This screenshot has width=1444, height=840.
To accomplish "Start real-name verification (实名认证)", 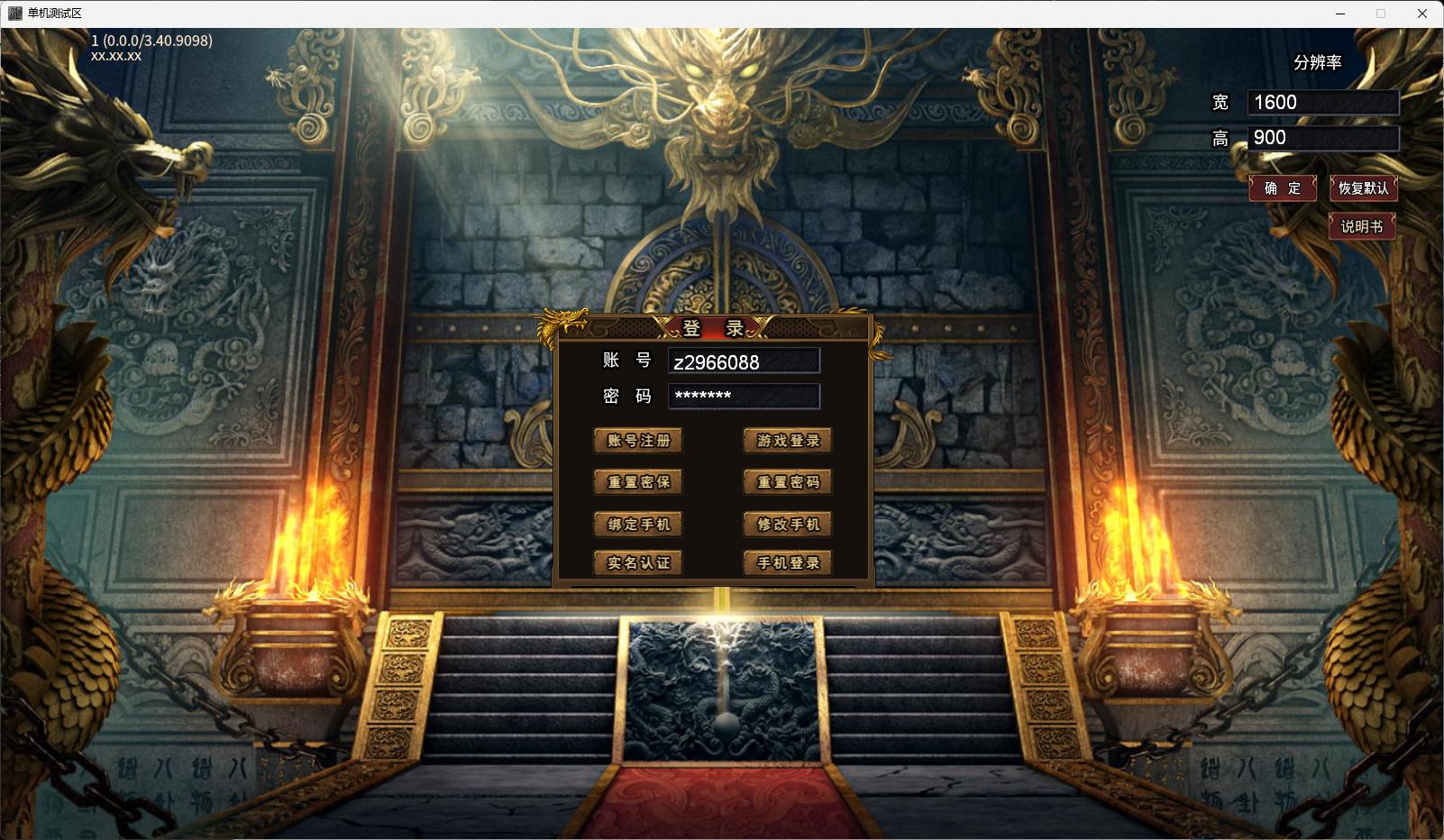I will tap(638, 563).
